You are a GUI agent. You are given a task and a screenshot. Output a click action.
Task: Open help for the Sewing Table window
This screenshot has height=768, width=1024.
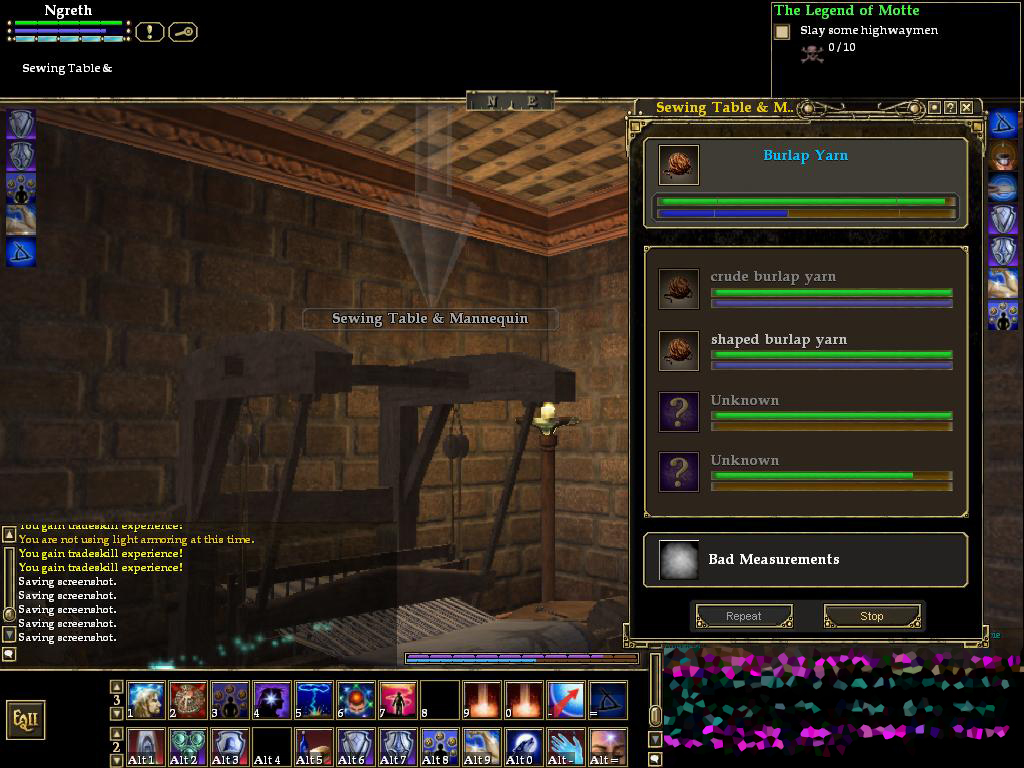point(950,107)
